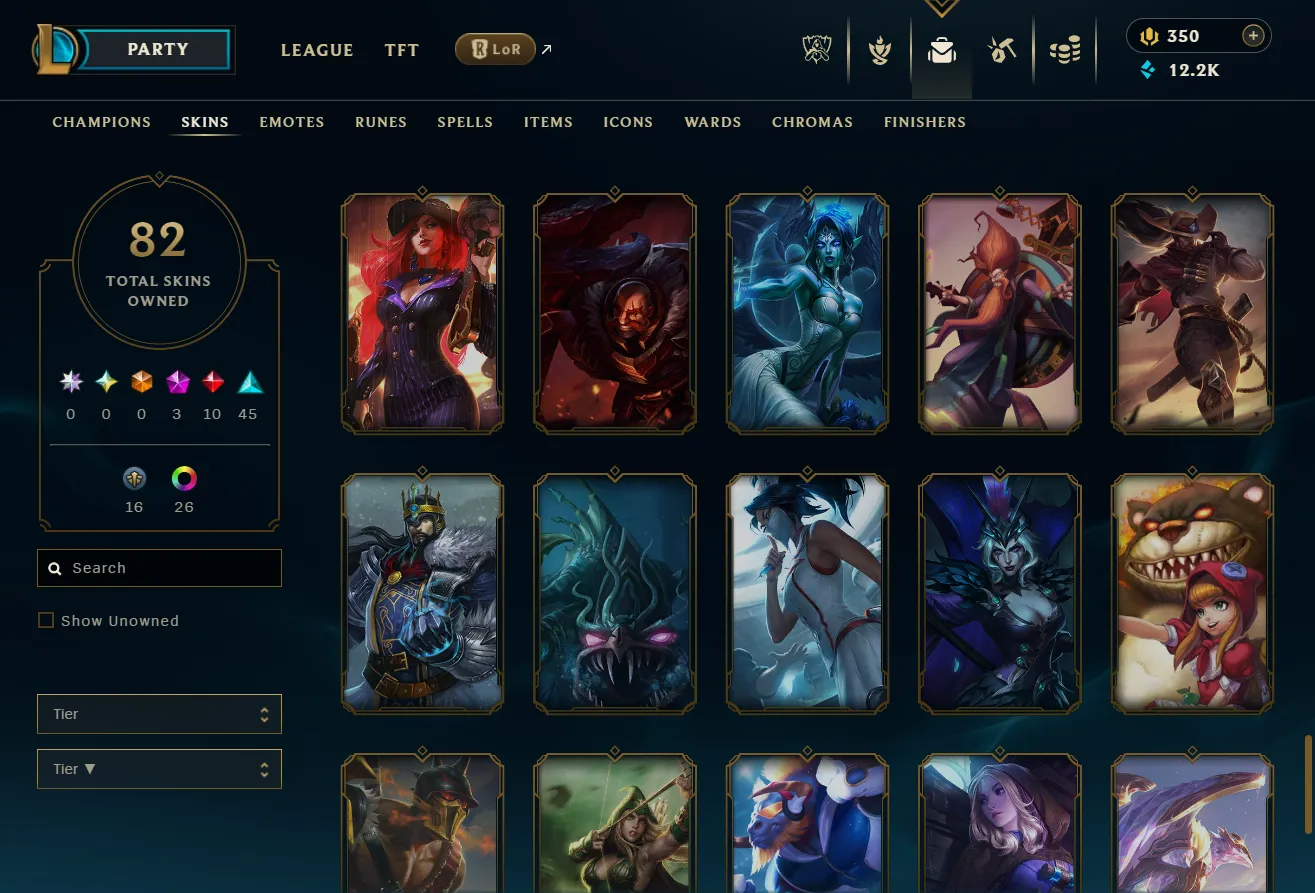Enable the Show Unowned checkbox
This screenshot has height=893, width=1315.
click(46, 620)
